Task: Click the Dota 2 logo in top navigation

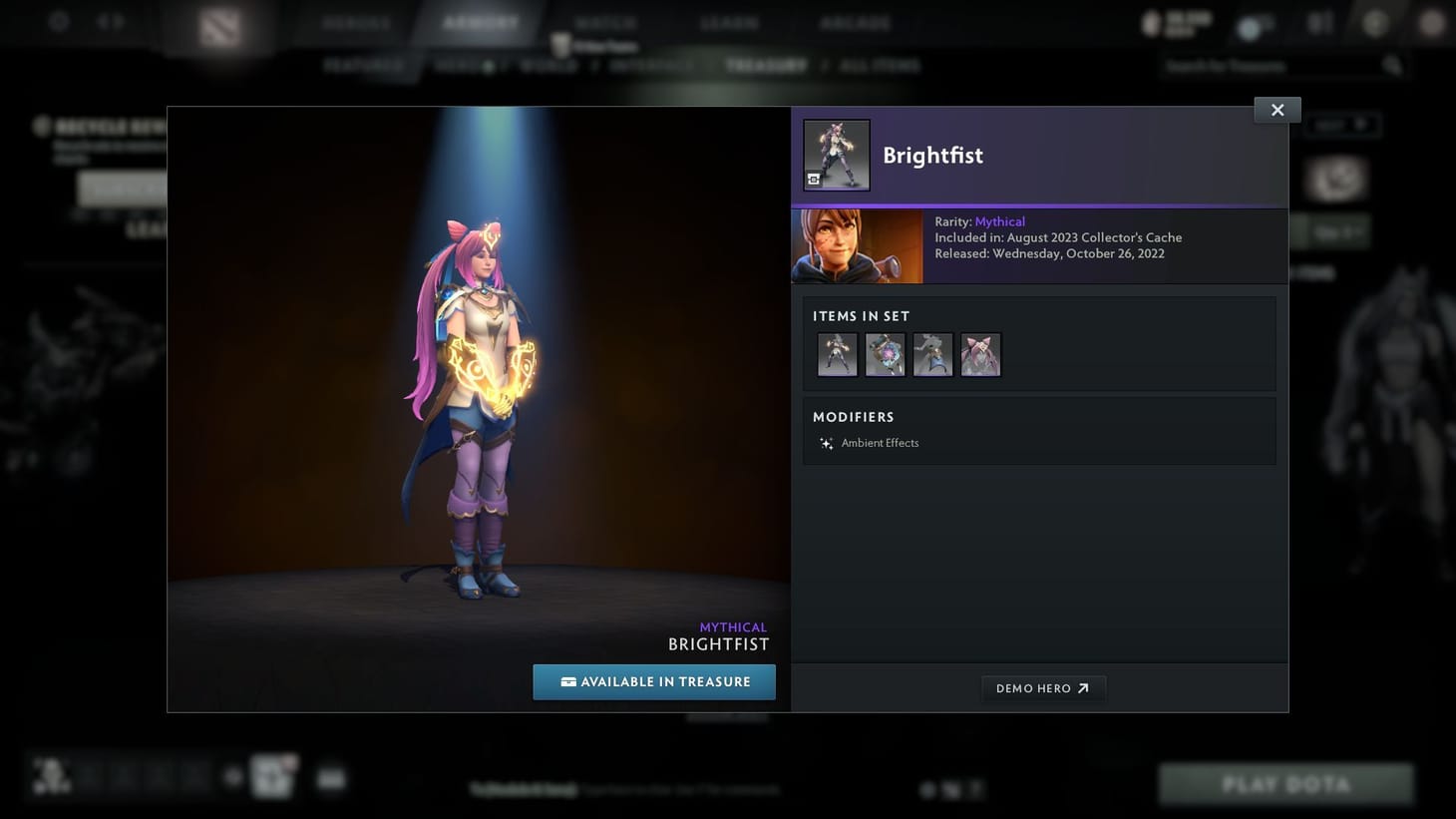Action: (217, 27)
